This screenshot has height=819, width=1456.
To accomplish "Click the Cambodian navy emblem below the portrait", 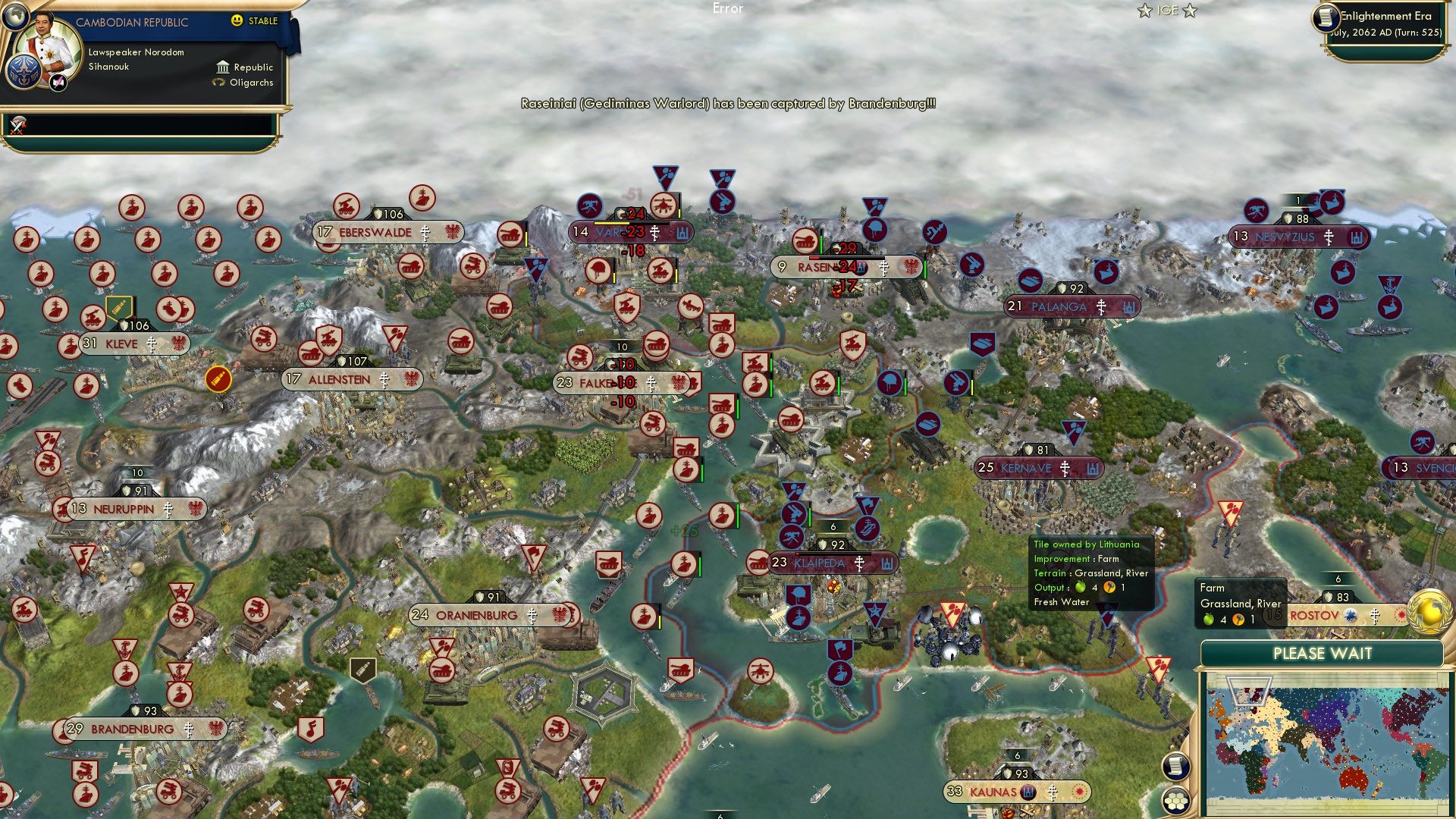I will pyautogui.click(x=24, y=73).
